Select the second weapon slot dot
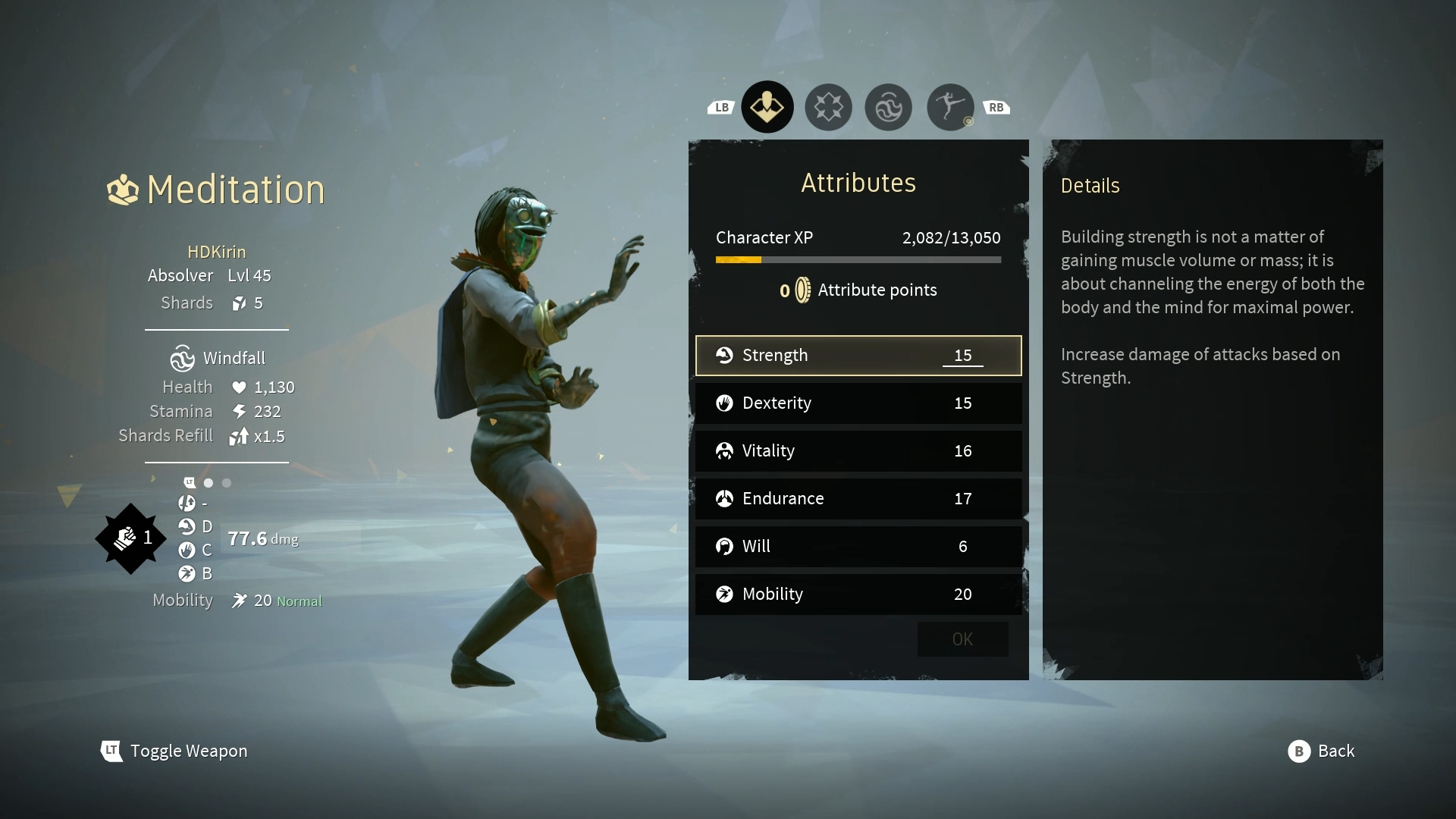This screenshot has height=819, width=1456. click(x=227, y=482)
